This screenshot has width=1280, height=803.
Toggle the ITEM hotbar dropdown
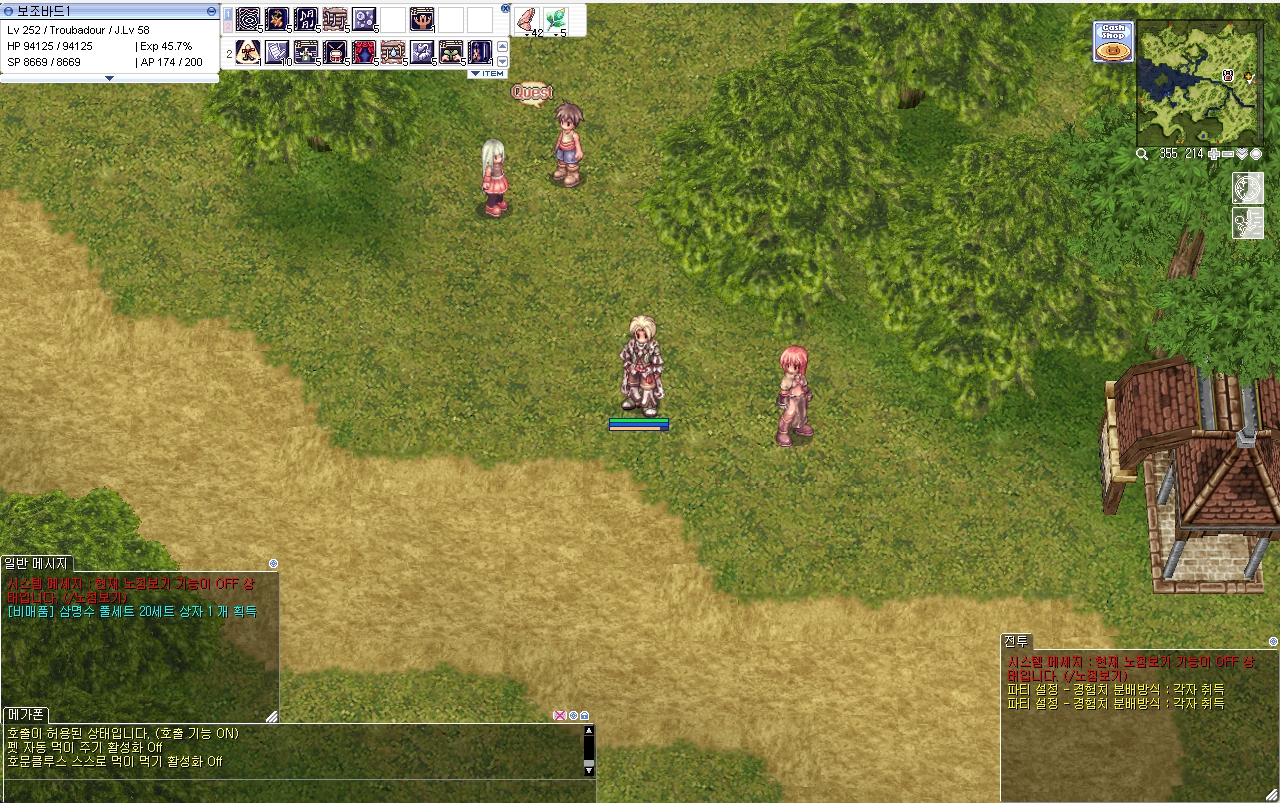click(x=487, y=73)
